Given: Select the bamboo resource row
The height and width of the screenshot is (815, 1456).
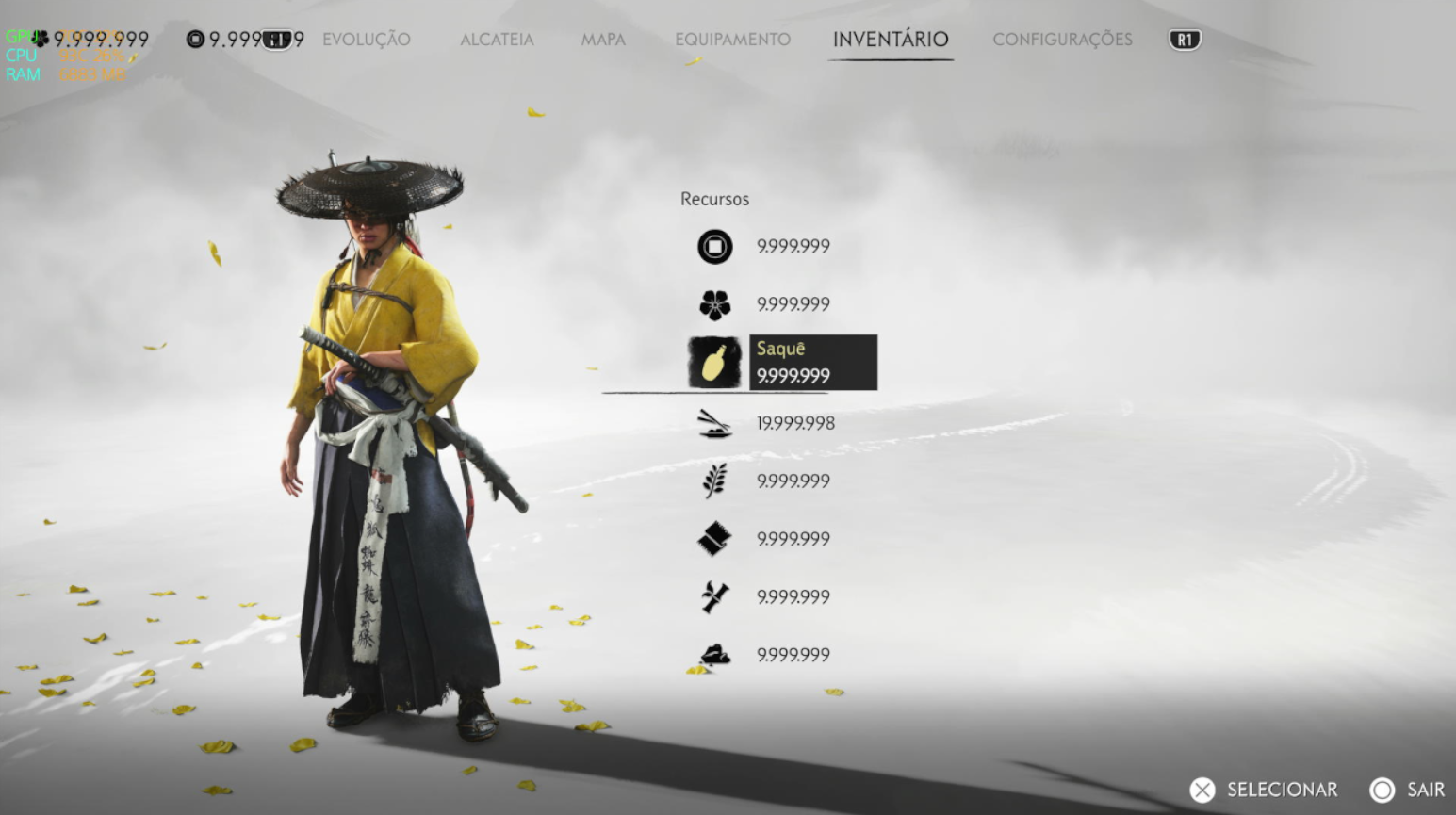Looking at the screenshot, I should (x=763, y=597).
